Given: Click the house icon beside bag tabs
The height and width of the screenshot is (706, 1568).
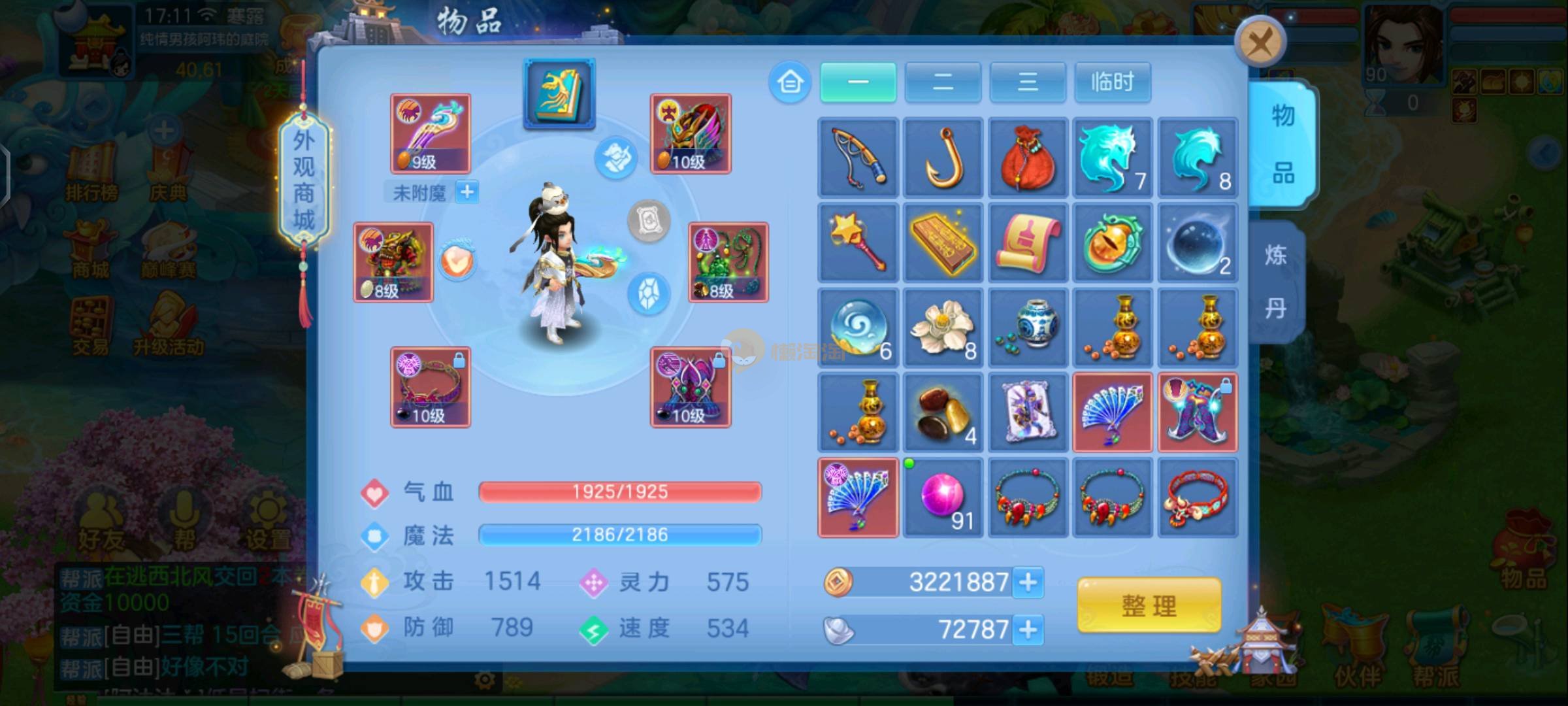Looking at the screenshot, I should [x=790, y=82].
